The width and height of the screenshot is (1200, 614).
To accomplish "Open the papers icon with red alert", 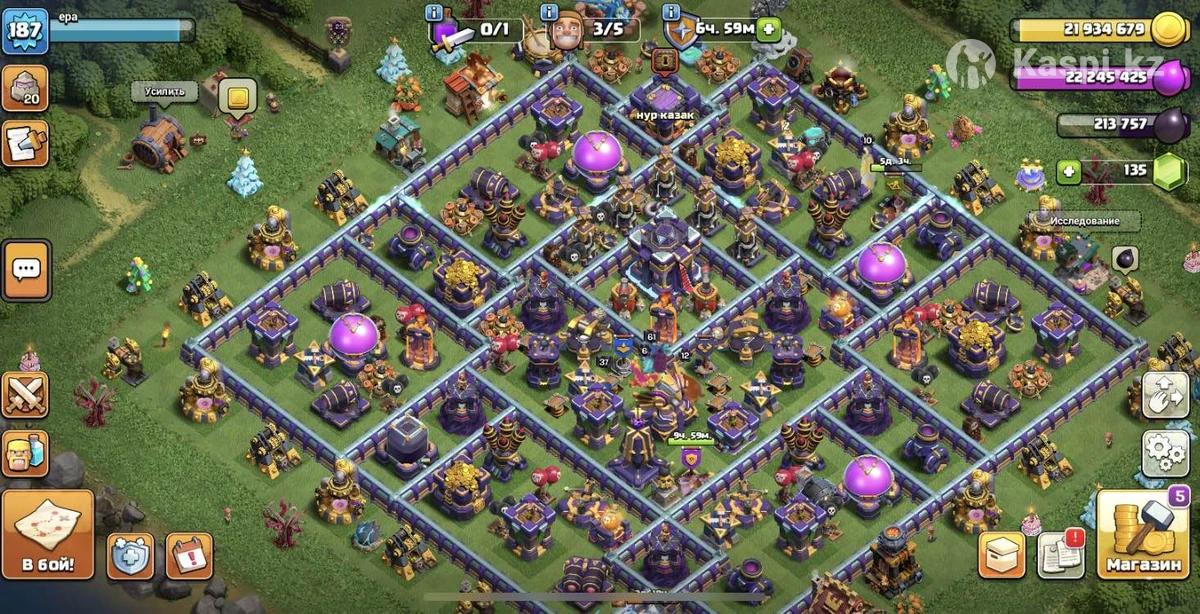I will [1060, 551].
